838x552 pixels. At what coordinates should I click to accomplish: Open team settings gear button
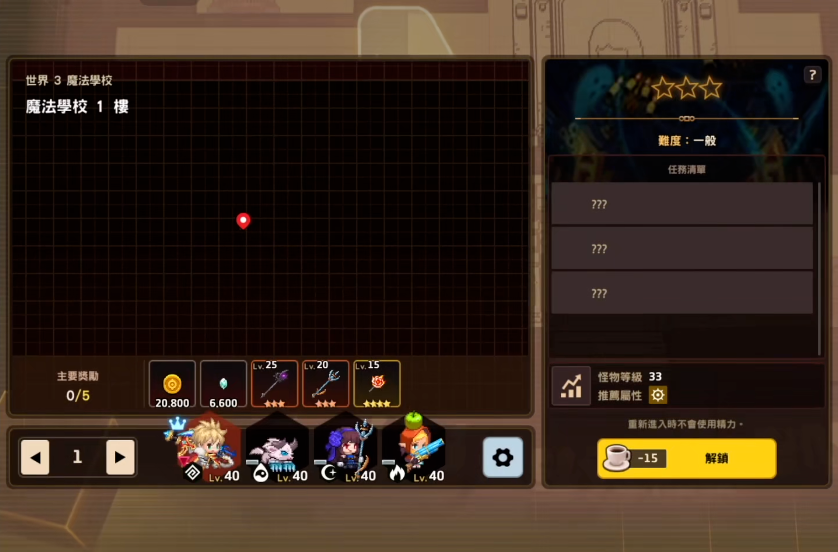(502, 457)
